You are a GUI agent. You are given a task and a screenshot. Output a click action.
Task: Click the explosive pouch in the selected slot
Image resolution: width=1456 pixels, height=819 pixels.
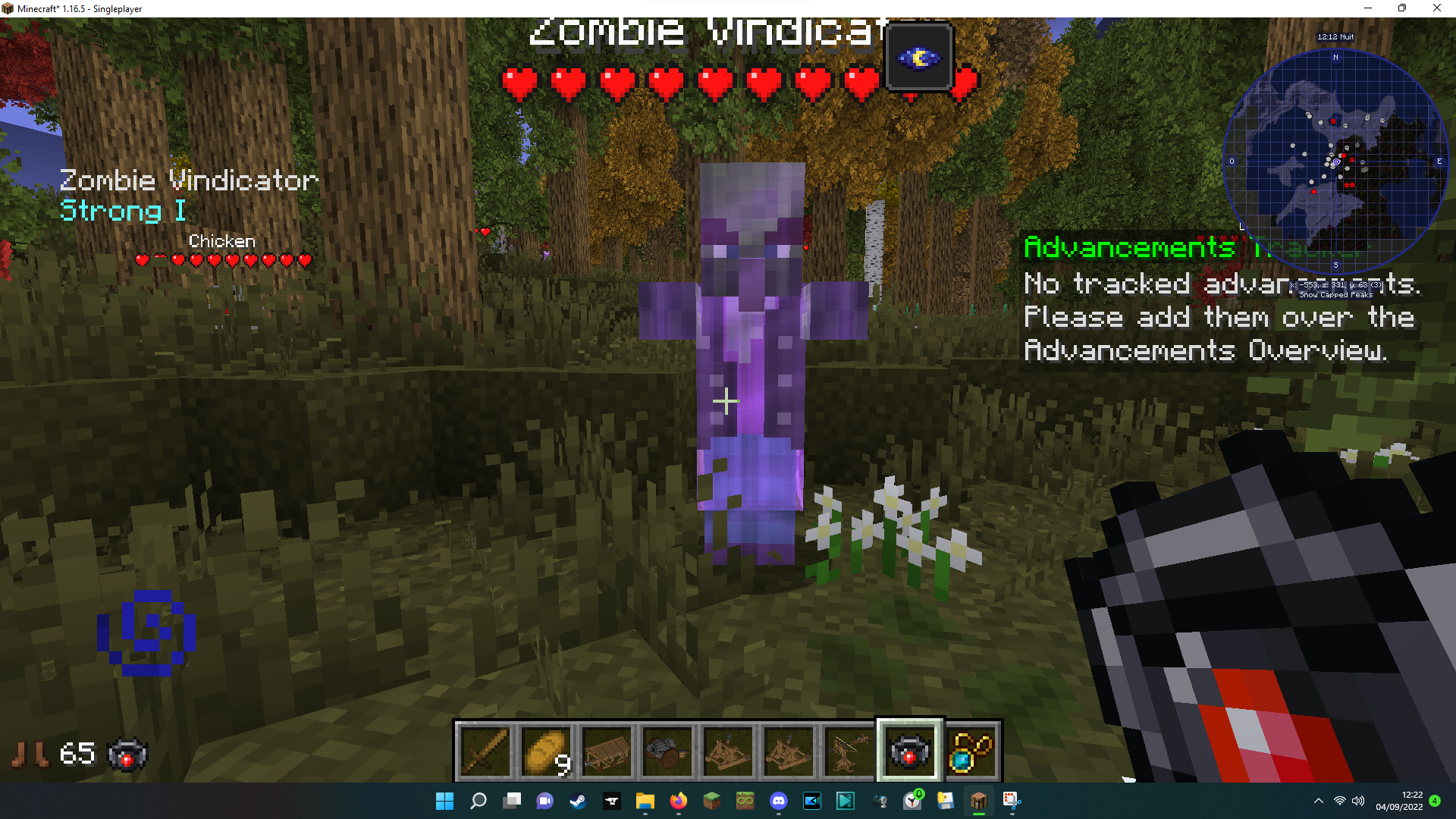(x=910, y=752)
